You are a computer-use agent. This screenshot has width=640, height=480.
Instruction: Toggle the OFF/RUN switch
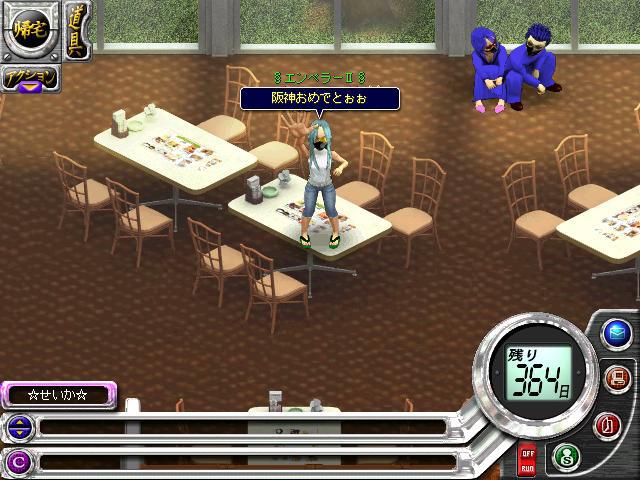(527, 460)
